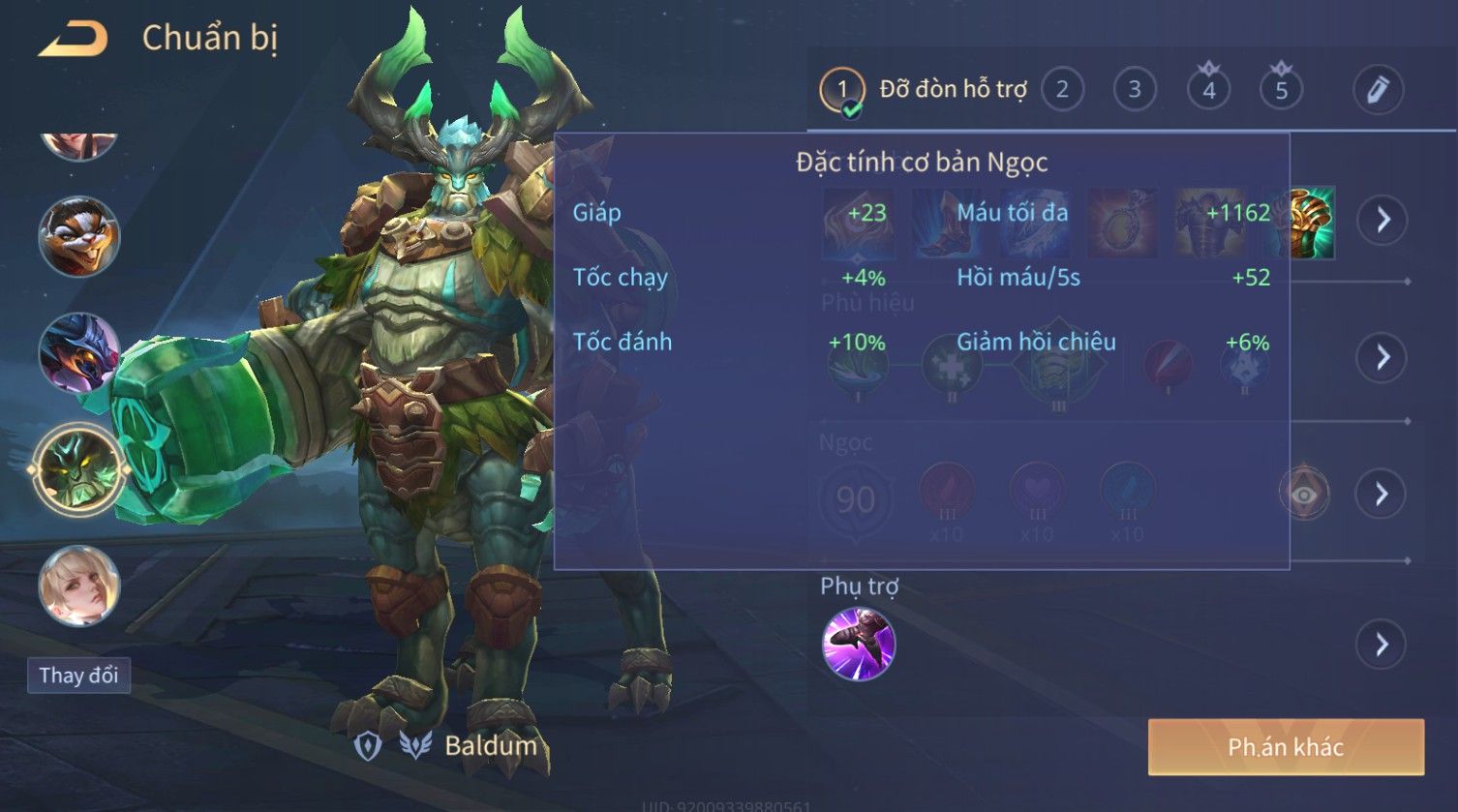
Task: Click the Thay đổi hero button
Action: tap(78, 675)
